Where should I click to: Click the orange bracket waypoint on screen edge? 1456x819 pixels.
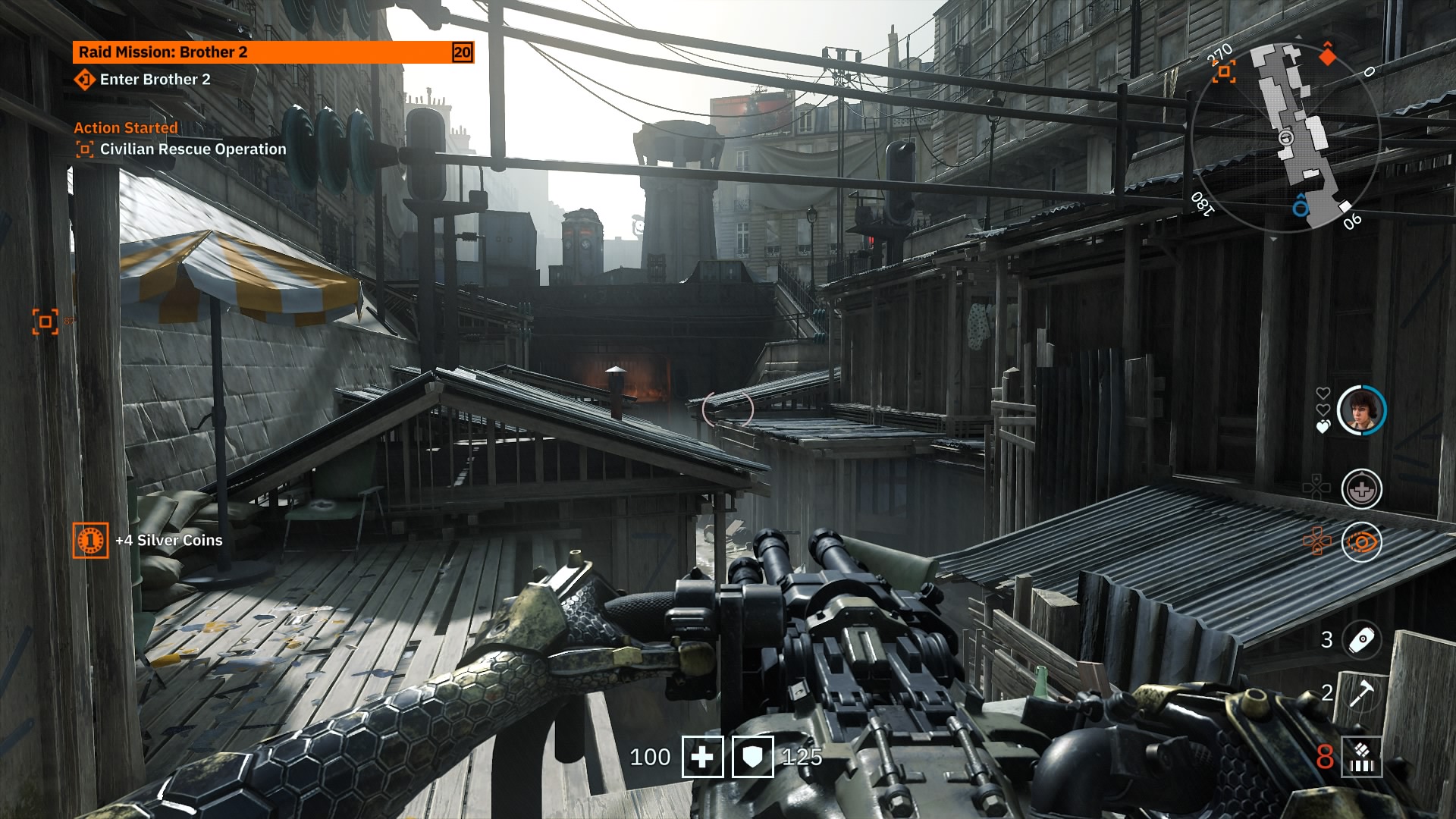point(45,322)
